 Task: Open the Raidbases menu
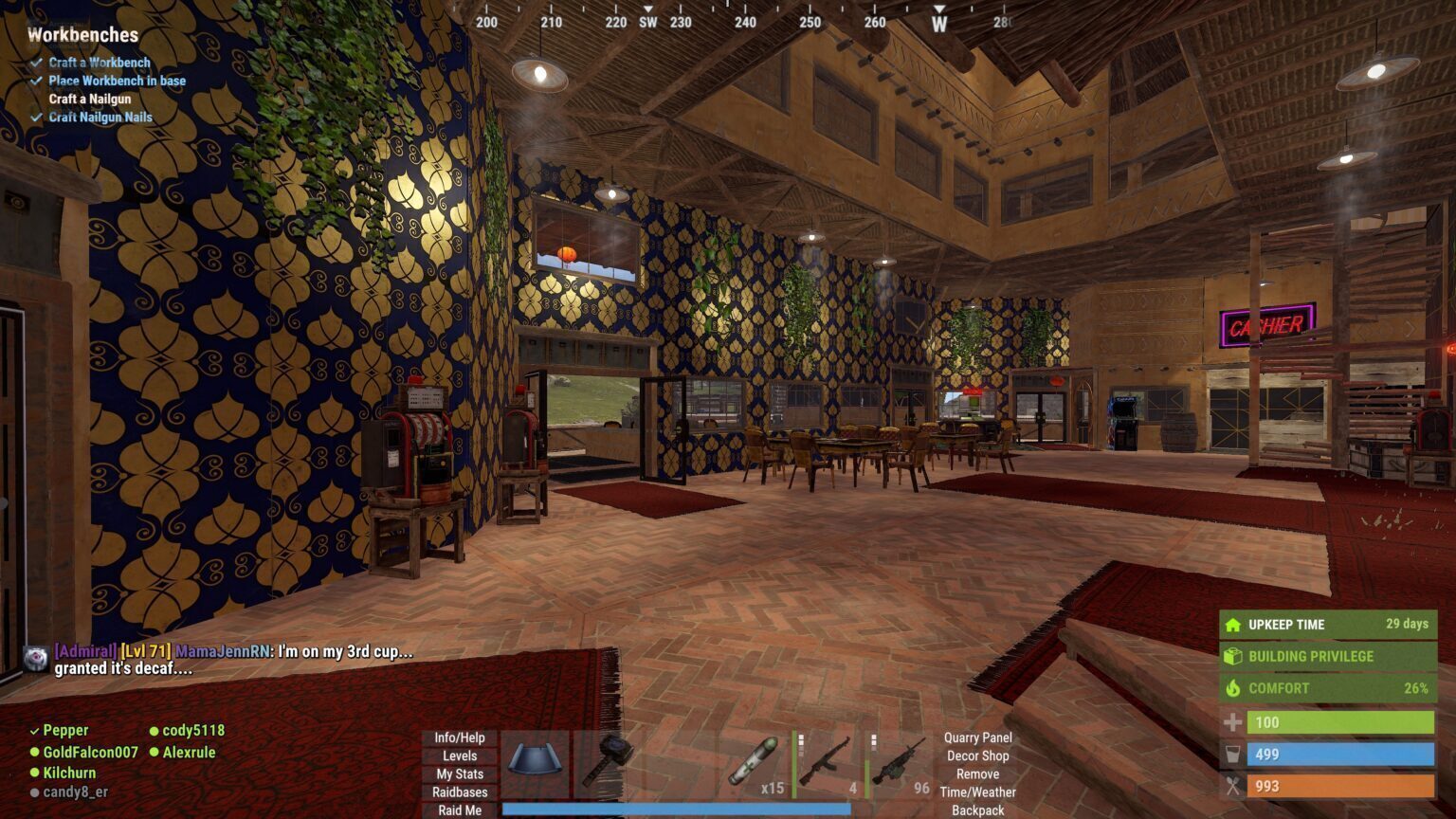pyautogui.click(x=460, y=792)
